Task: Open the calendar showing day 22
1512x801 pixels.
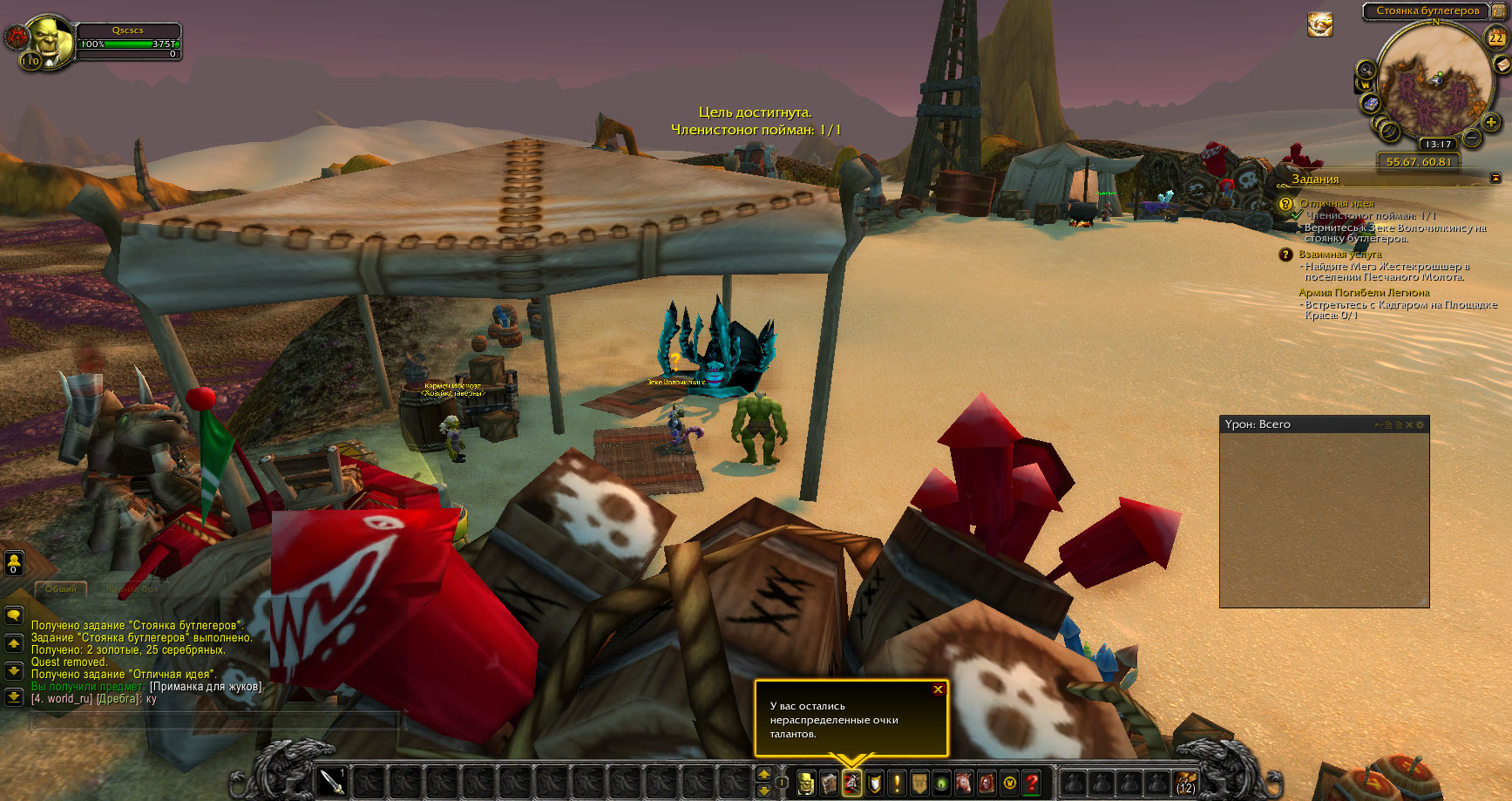Action: click(x=1495, y=37)
